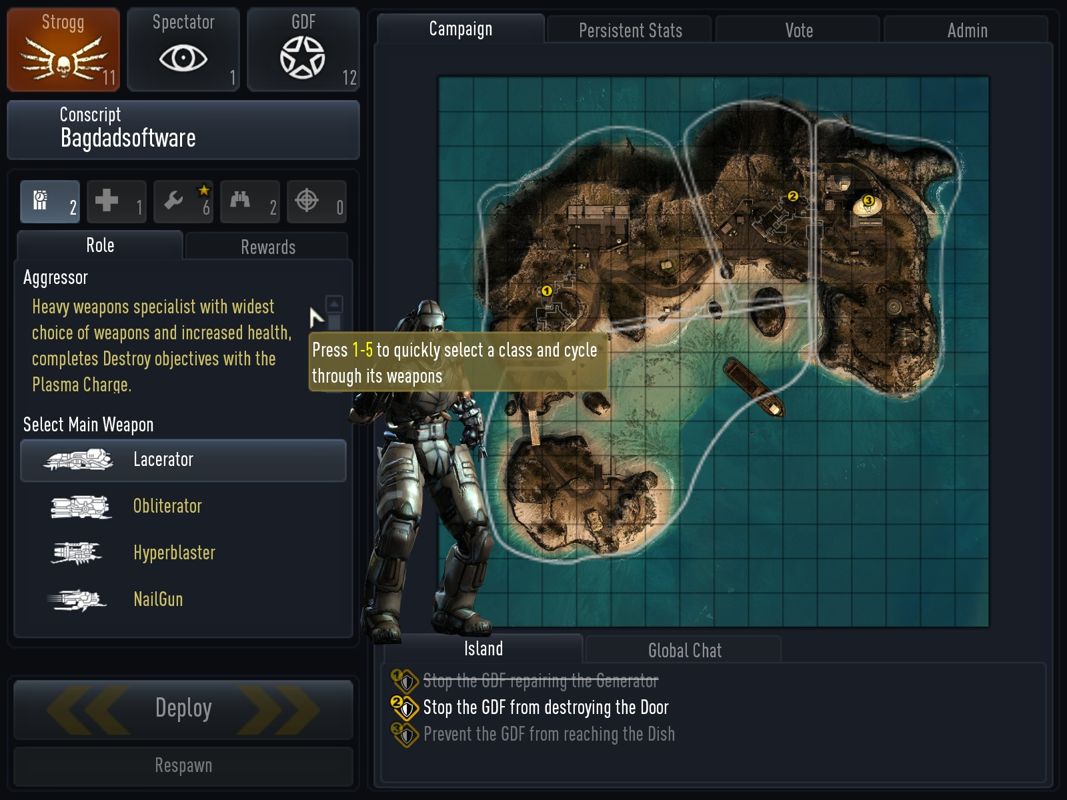The image size is (1067, 800).
Task: Show the Global Chat tab
Action: [x=684, y=650]
